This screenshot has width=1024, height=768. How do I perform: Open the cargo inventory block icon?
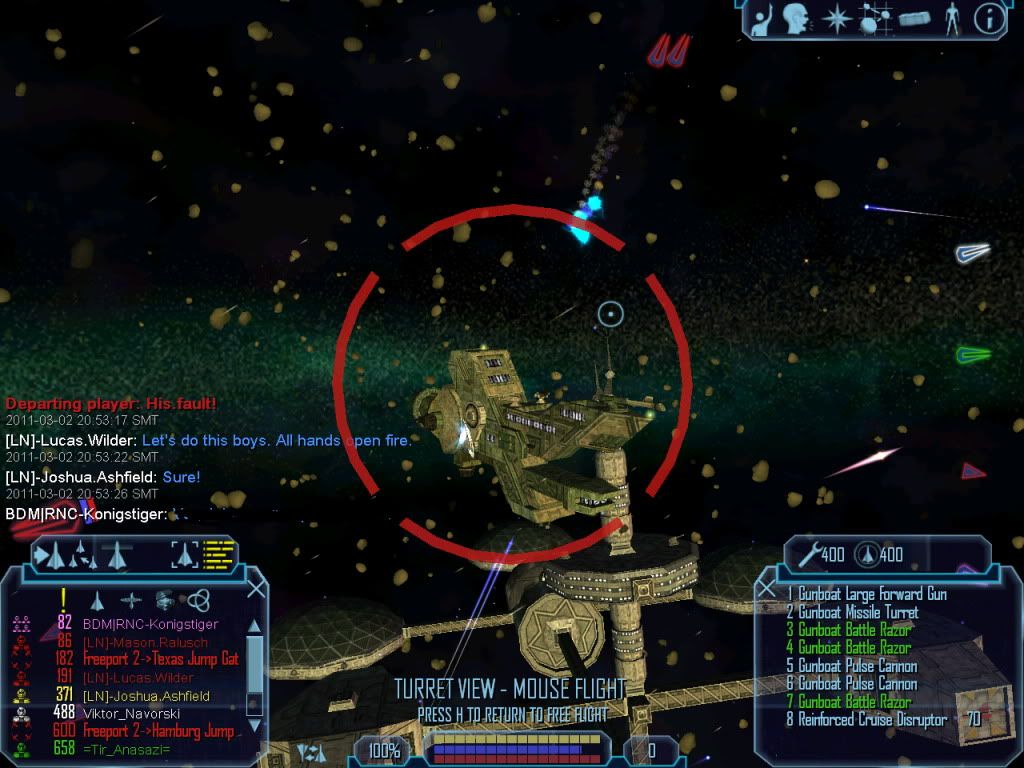click(914, 19)
